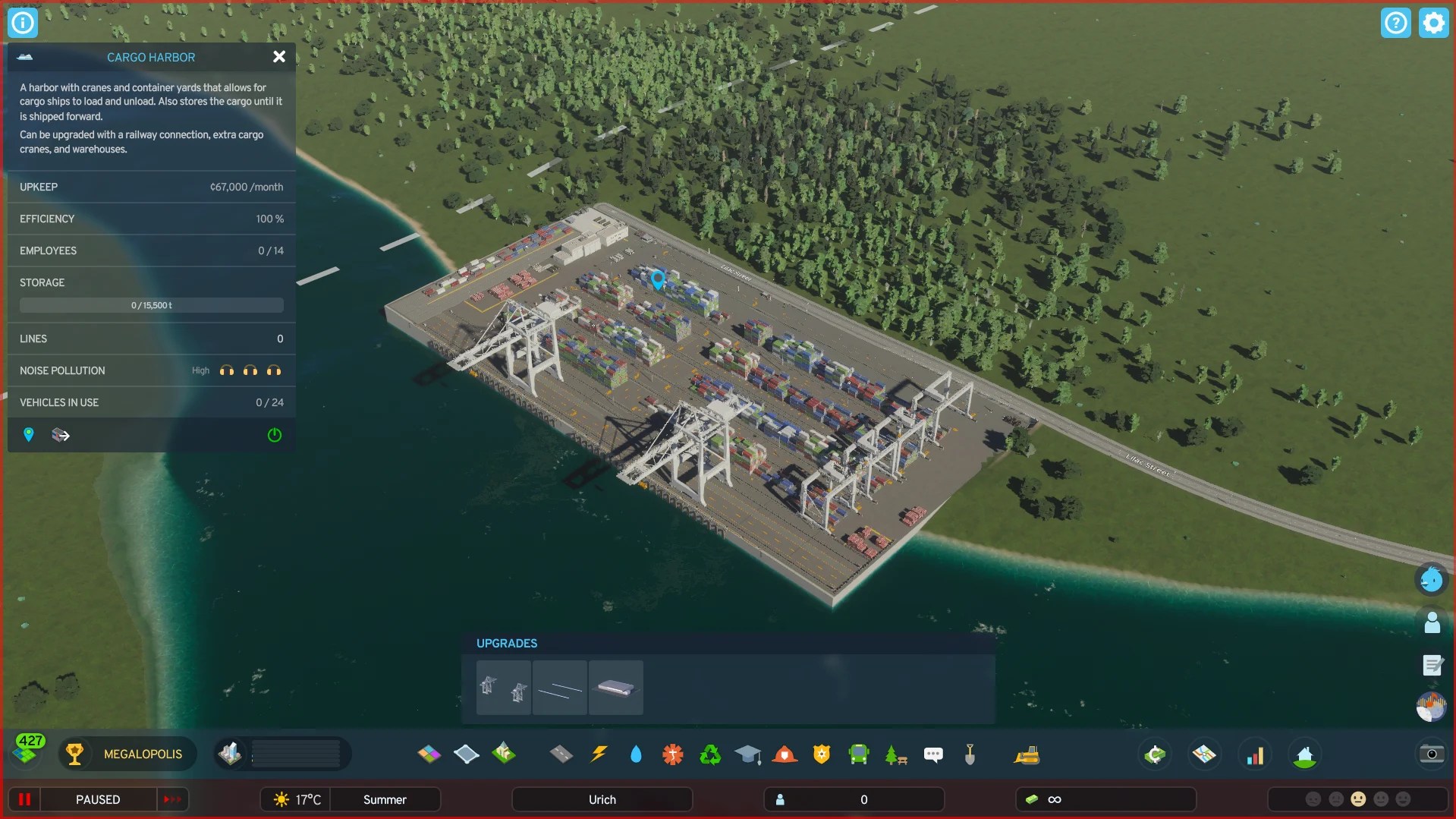1456x819 pixels.
Task: Open the Help question mark menu
Action: [1396, 22]
